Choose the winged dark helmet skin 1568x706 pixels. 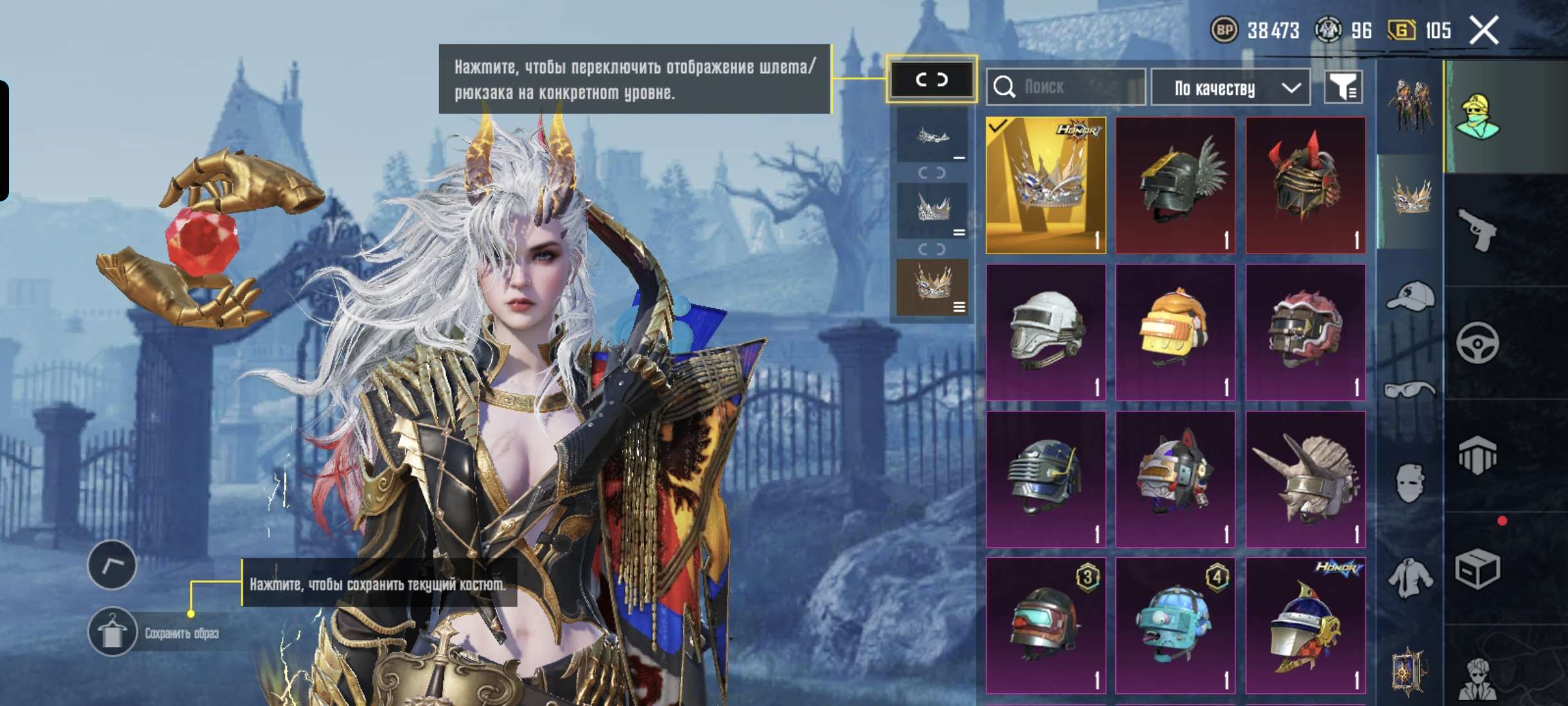point(1175,185)
